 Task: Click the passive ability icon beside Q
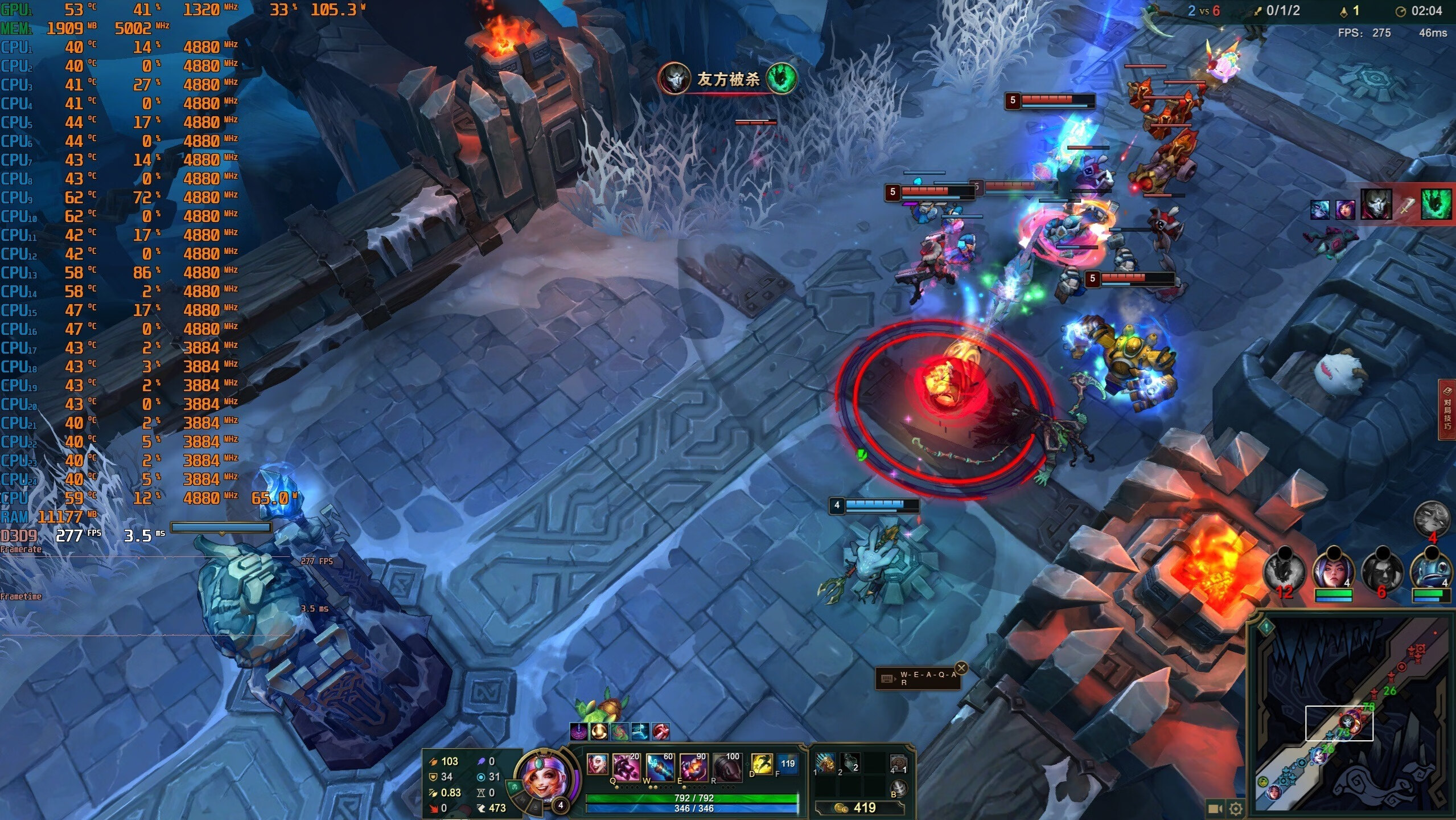(x=597, y=764)
